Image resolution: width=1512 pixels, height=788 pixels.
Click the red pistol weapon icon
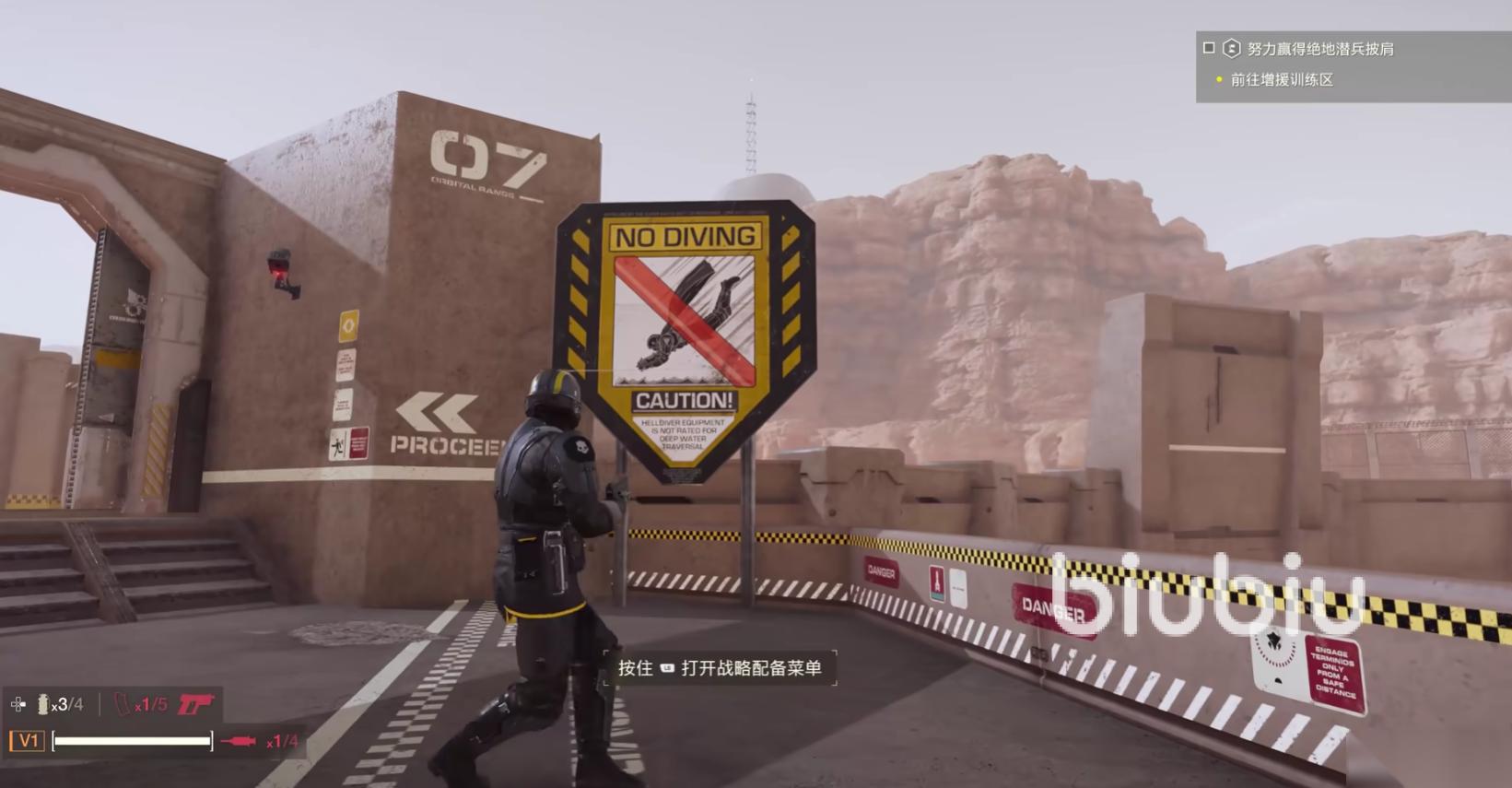195,705
